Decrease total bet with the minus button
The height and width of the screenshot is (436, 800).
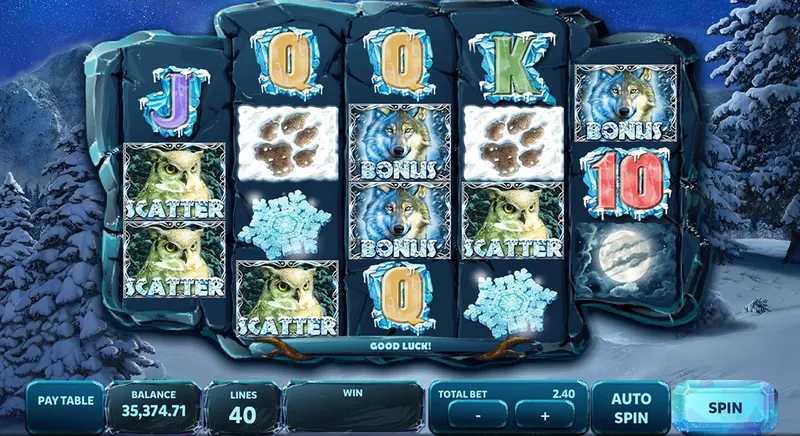[x=477, y=414]
